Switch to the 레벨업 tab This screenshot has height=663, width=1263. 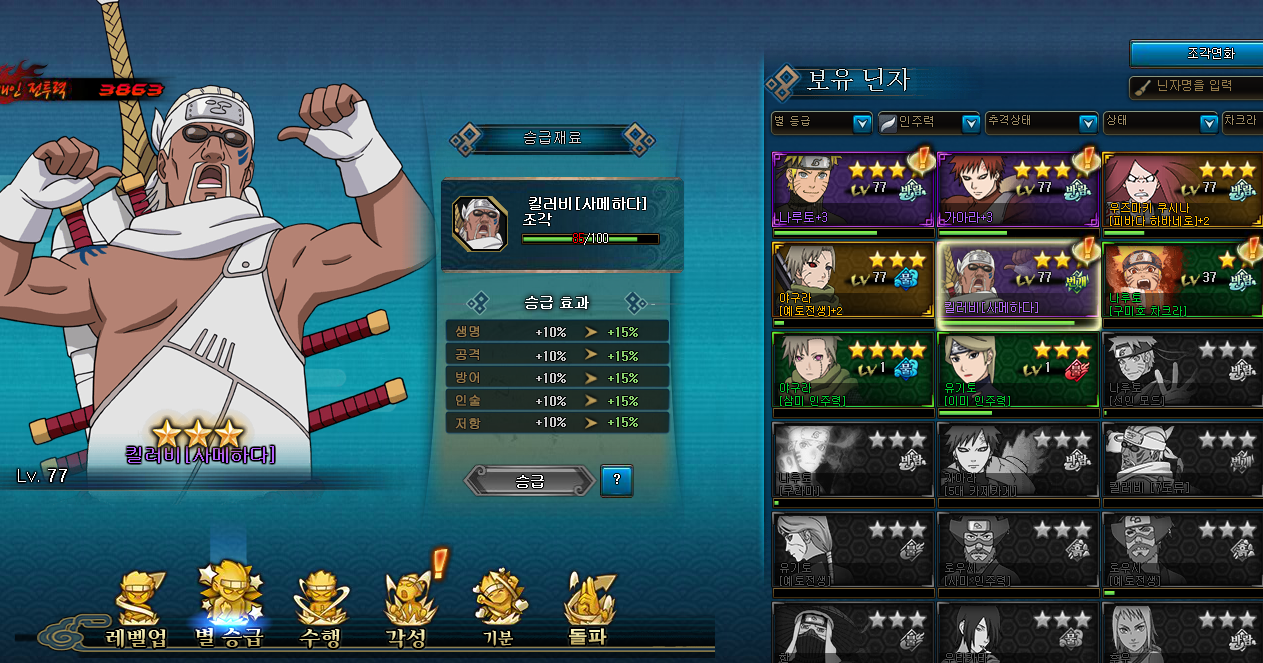pyautogui.click(x=137, y=610)
